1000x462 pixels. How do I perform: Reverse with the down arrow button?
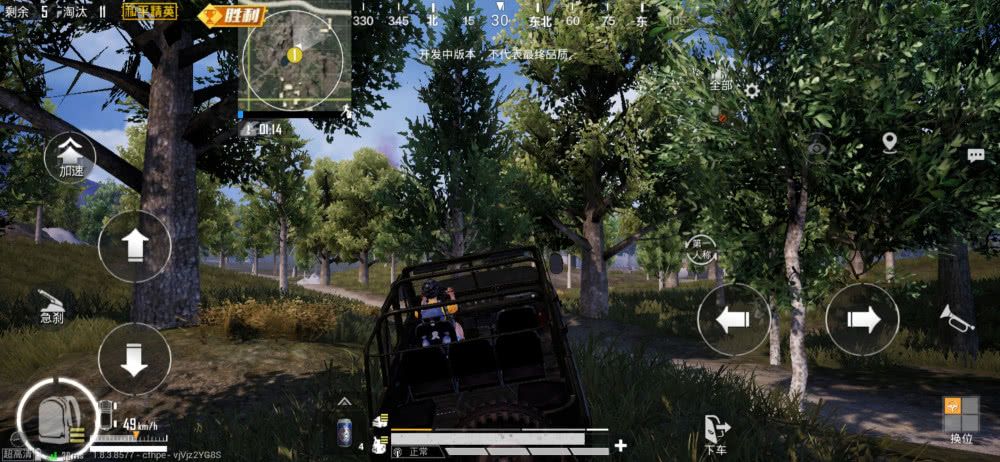coord(135,357)
